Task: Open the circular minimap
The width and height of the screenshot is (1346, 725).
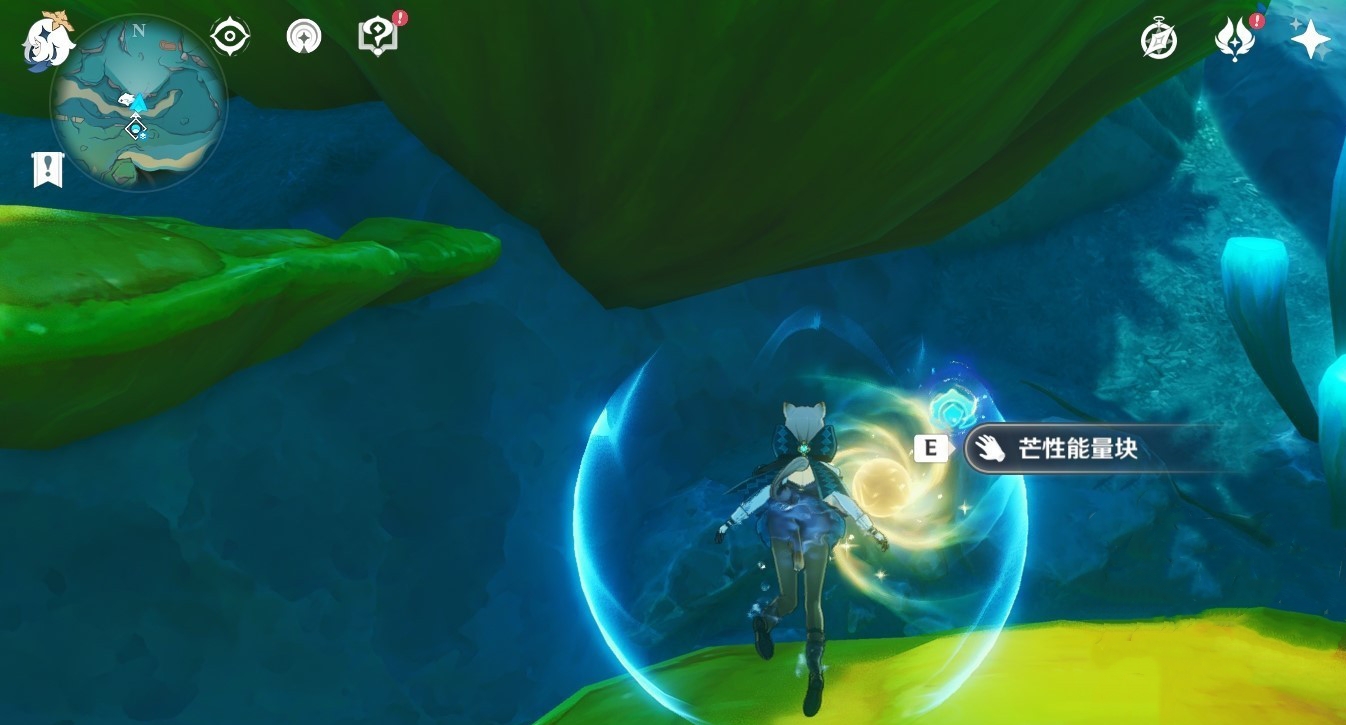Action: coord(139,103)
